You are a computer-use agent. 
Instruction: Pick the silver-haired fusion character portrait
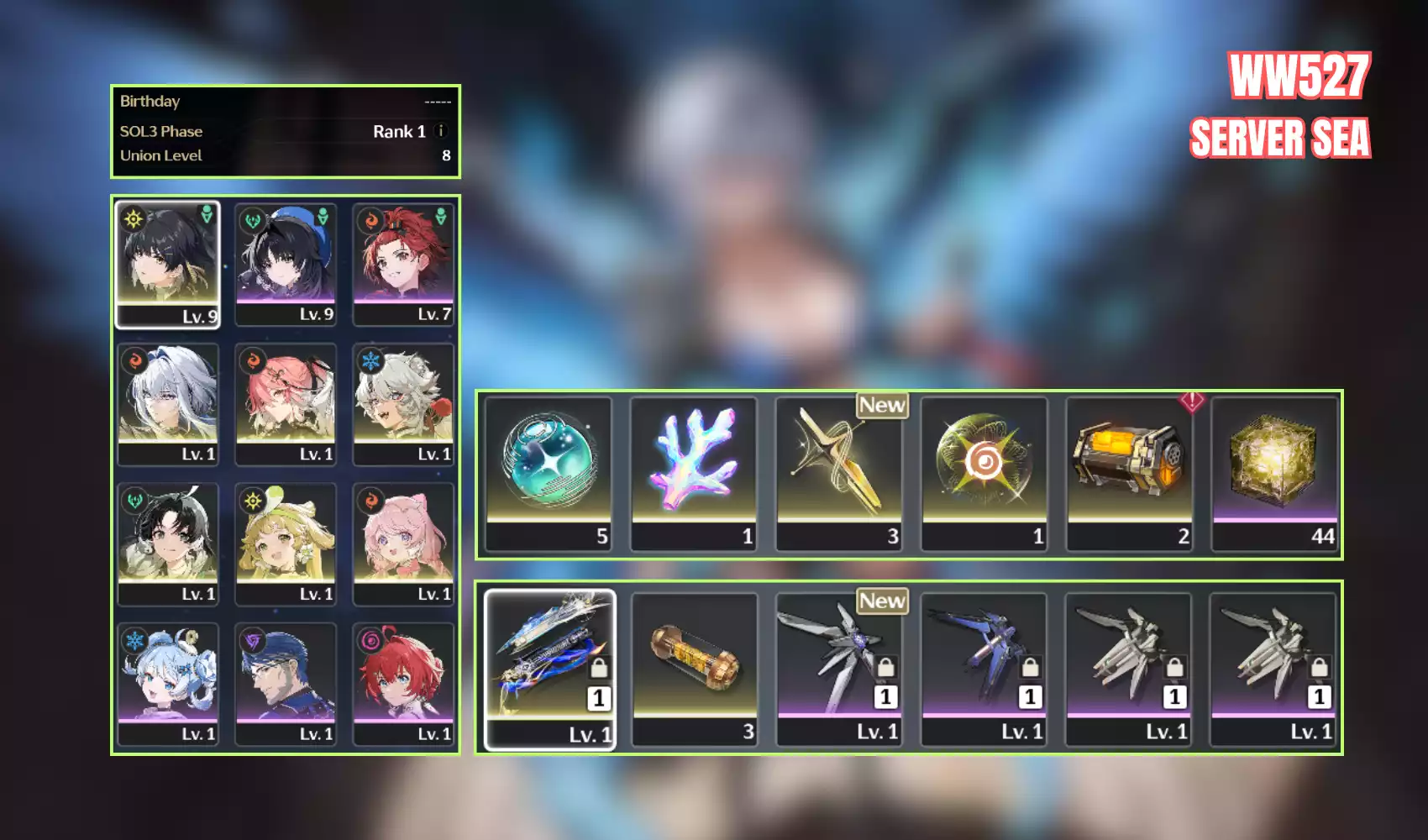[x=168, y=403]
